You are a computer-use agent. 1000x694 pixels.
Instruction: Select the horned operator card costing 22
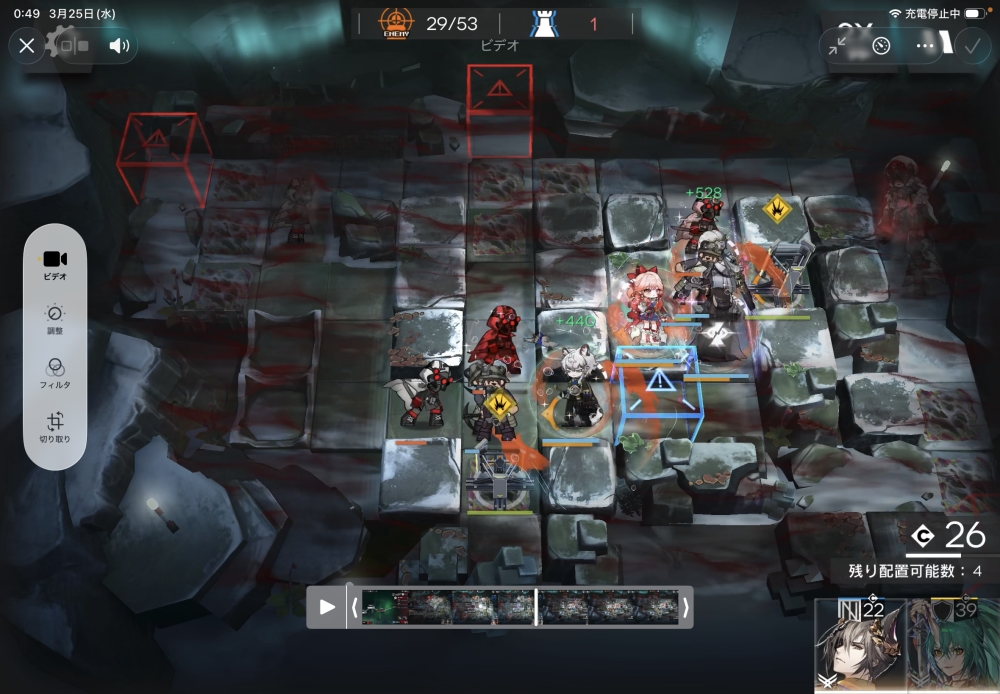(859, 646)
